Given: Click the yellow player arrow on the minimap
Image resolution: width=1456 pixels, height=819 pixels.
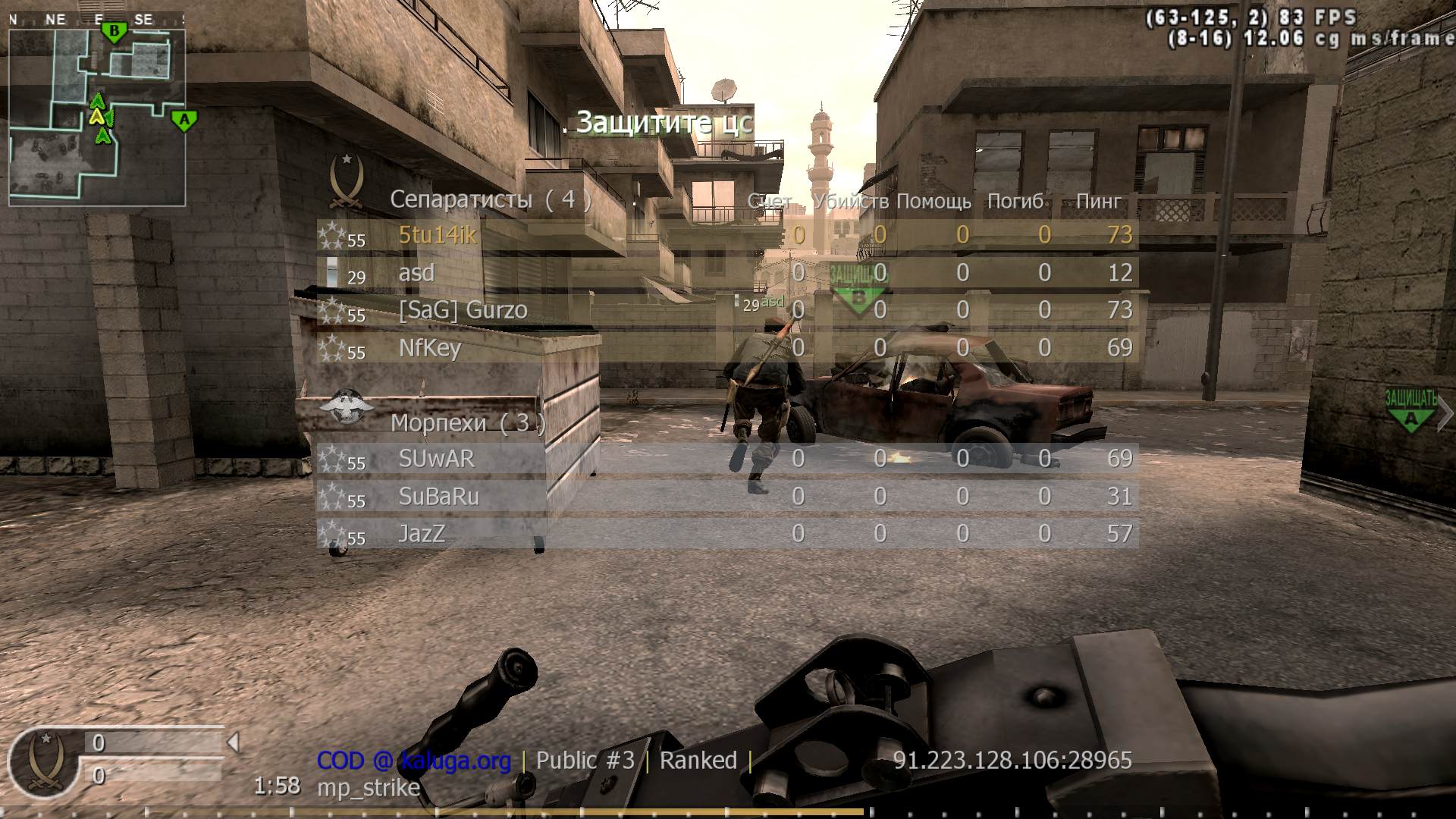Looking at the screenshot, I should click(97, 118).
